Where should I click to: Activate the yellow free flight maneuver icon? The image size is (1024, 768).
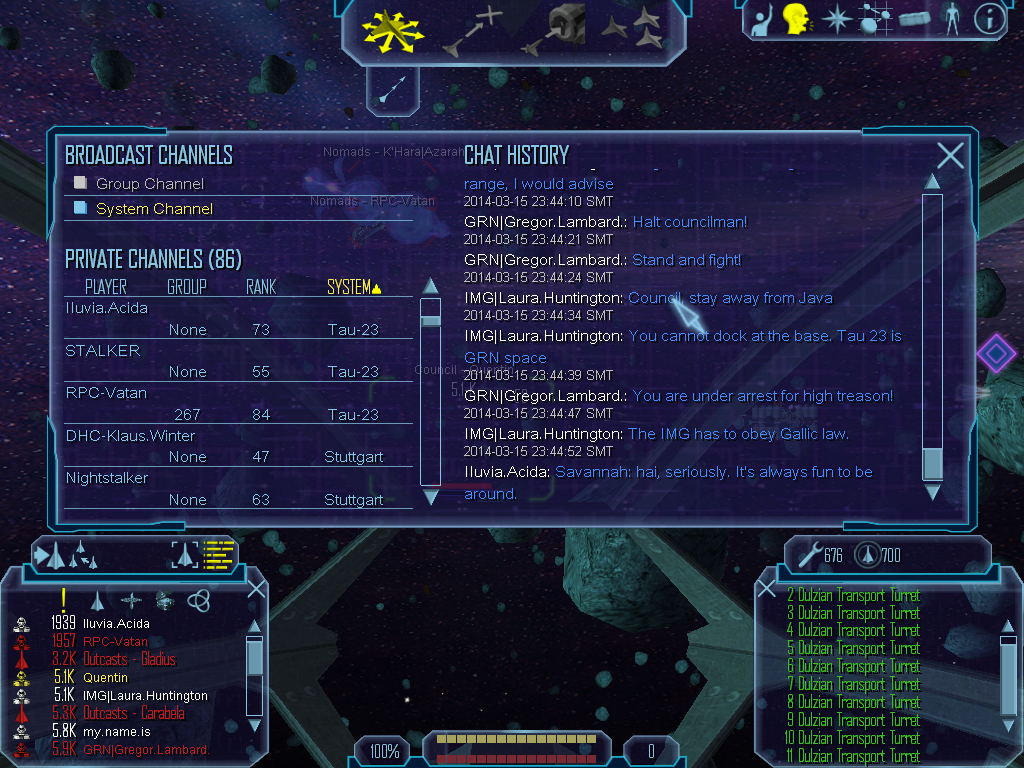click(393, 30)
